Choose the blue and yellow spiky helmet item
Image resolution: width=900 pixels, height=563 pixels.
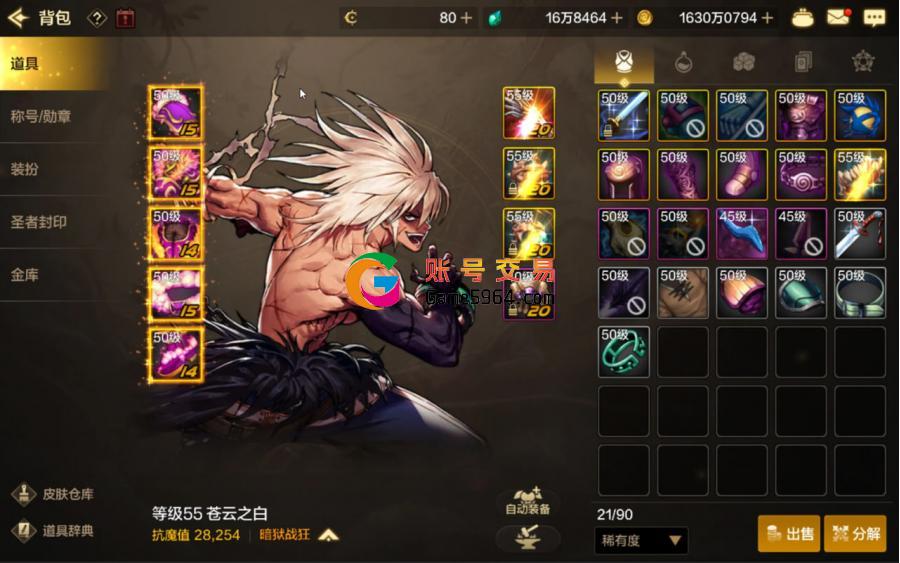click(860, 116)
